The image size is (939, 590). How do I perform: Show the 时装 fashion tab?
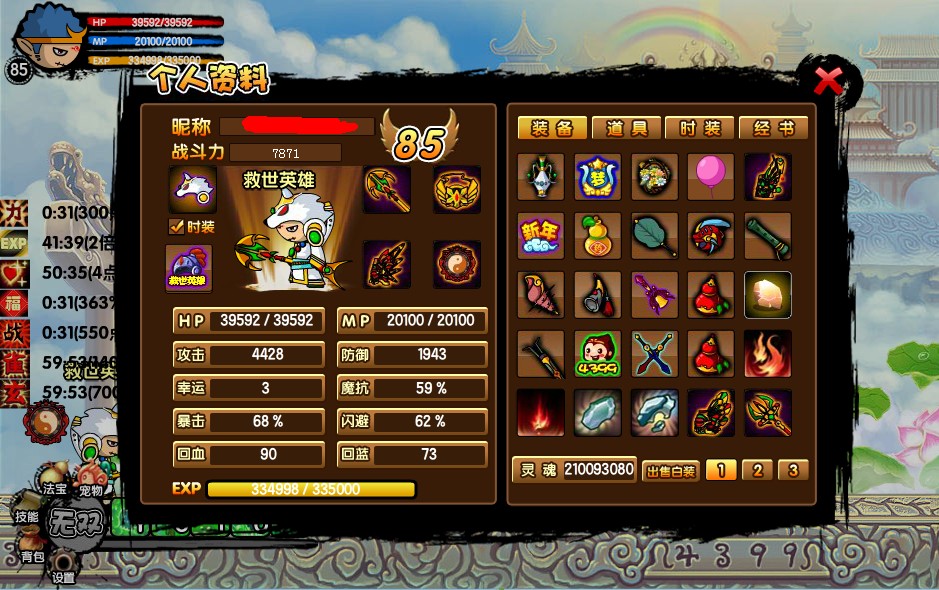[x=700, y=128]
